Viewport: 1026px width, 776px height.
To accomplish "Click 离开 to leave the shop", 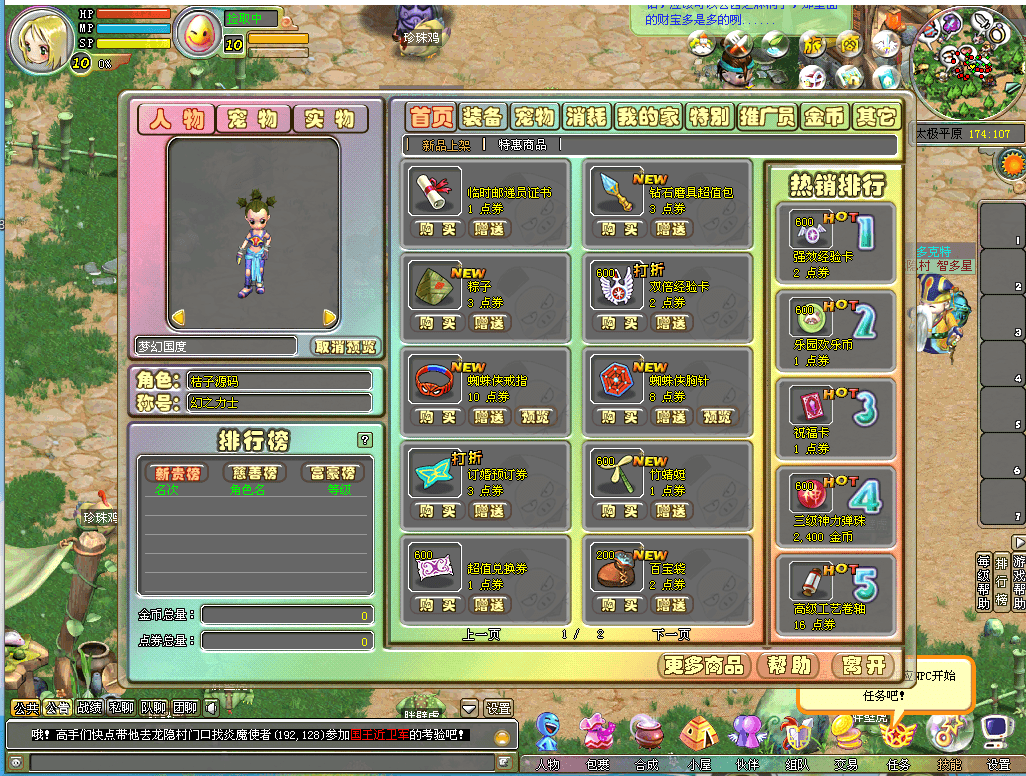I will point(863,665).
